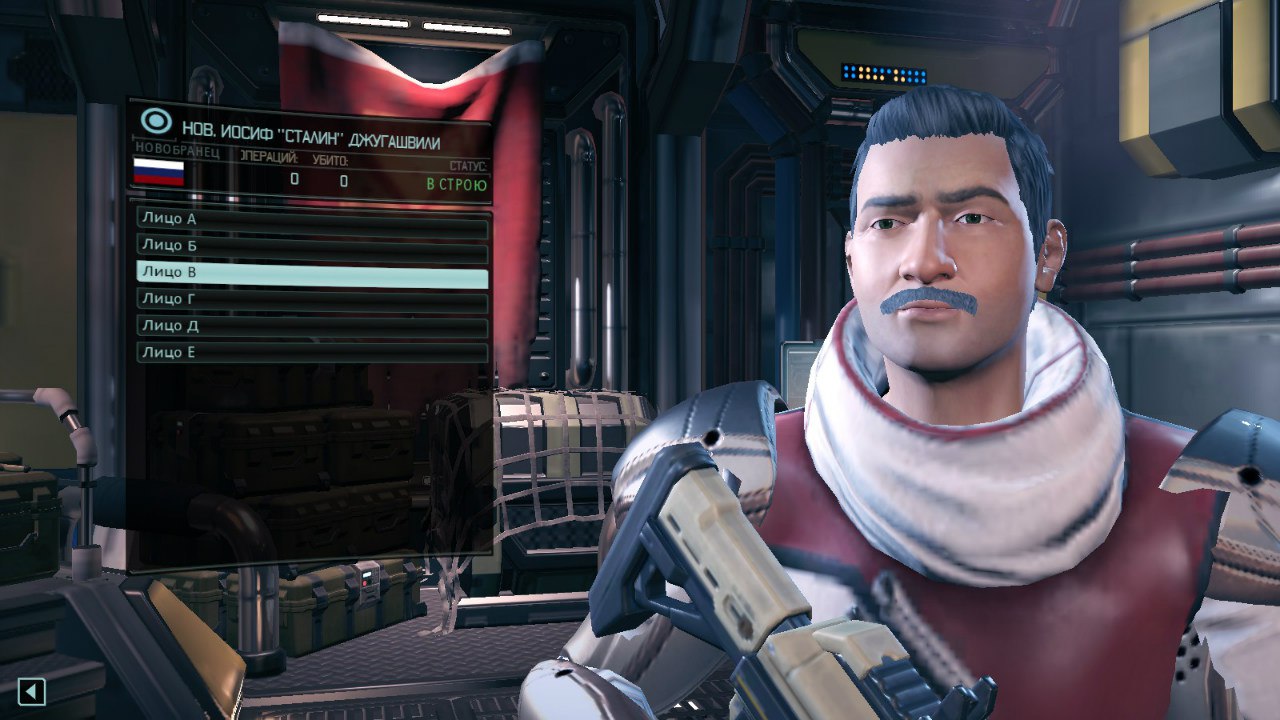Screen dimensions: 1280x720
Task: Select the Лицо Е face option
Action: click(312, 353)
